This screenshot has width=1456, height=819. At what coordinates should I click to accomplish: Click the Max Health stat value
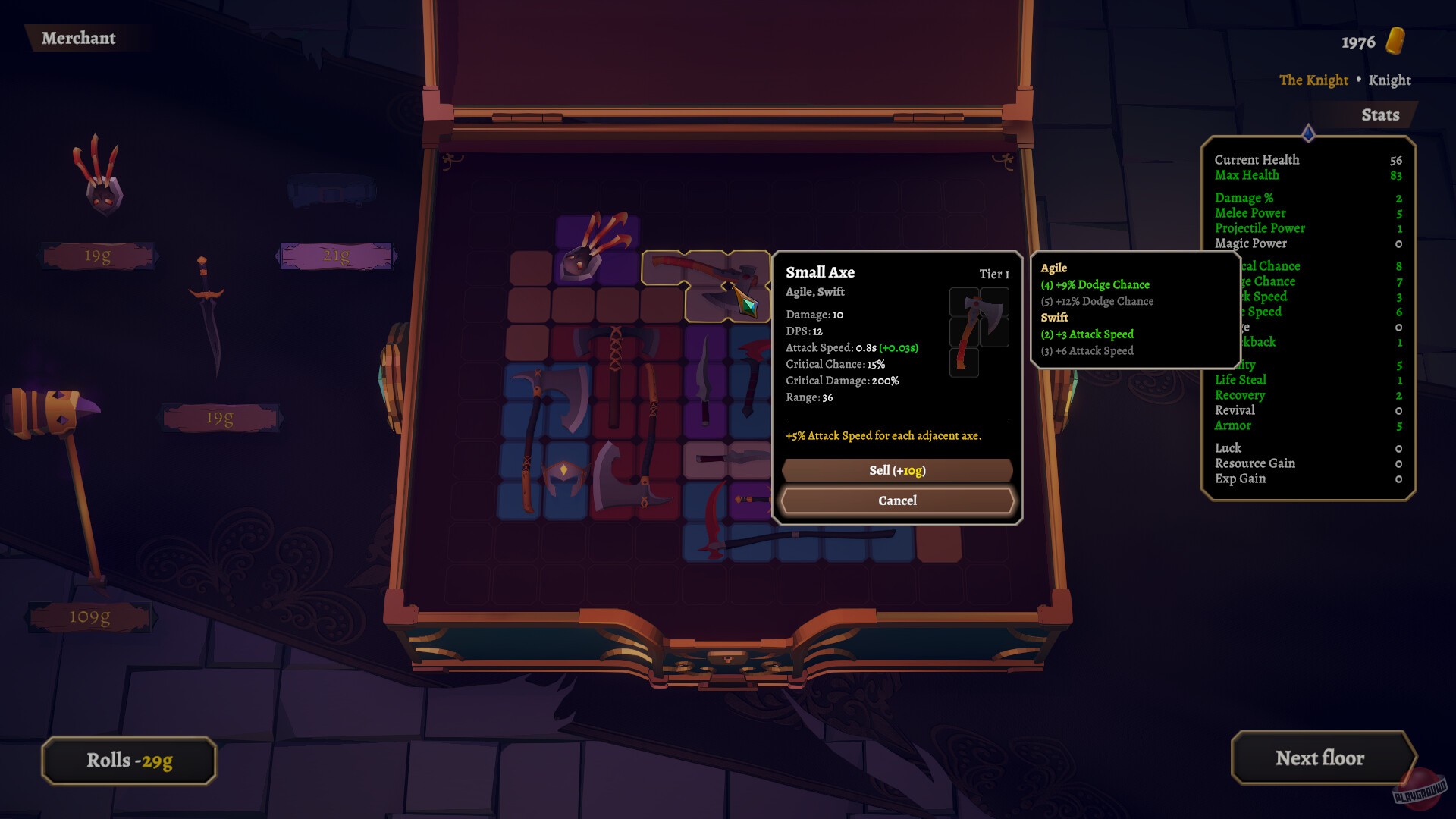coord(1398,175)
